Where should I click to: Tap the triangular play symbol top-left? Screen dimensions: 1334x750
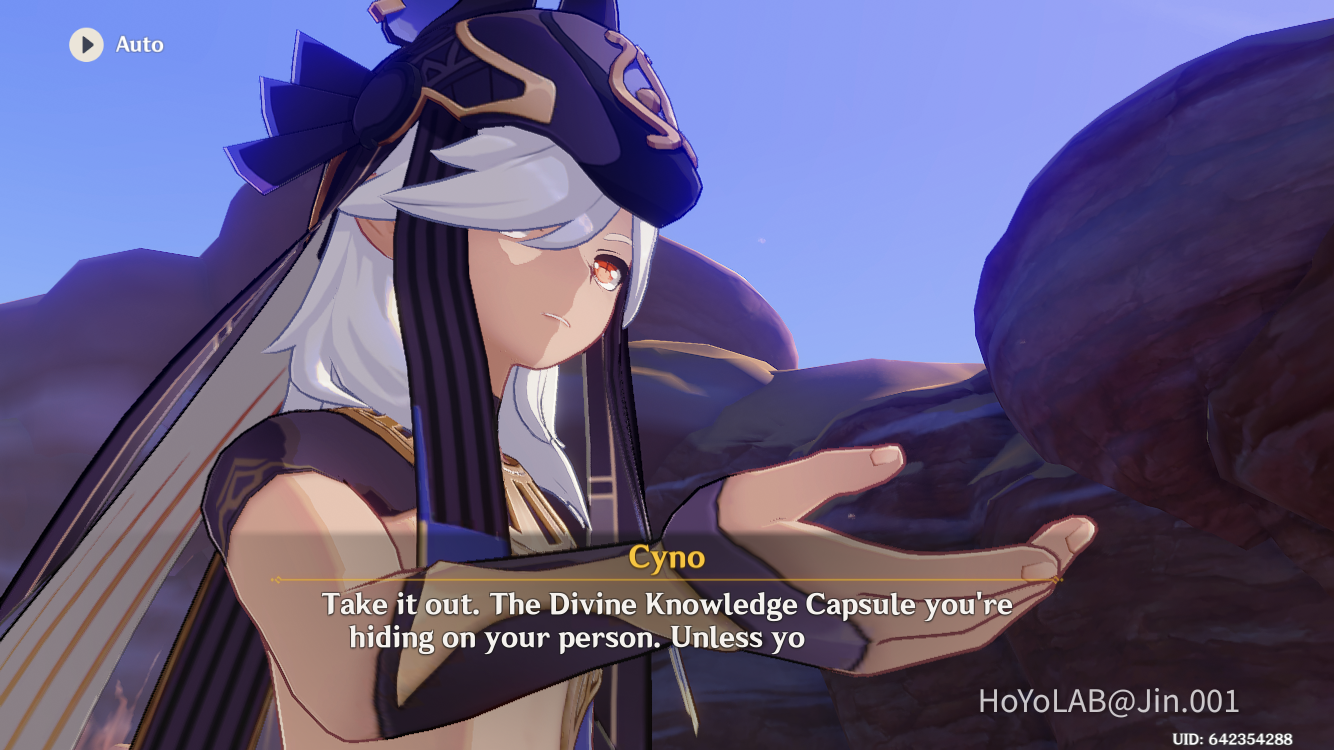coord(86,44)
